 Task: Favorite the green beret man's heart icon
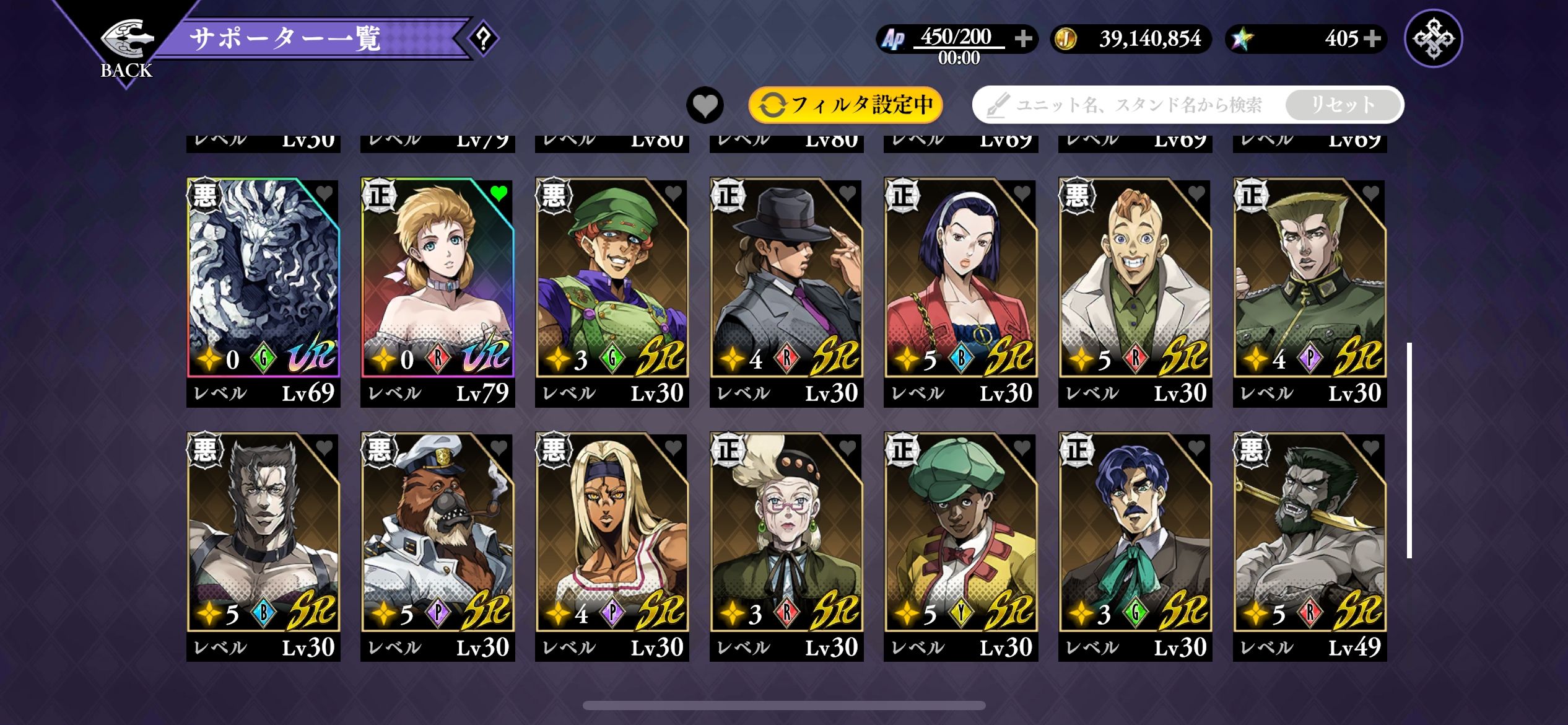673,193
